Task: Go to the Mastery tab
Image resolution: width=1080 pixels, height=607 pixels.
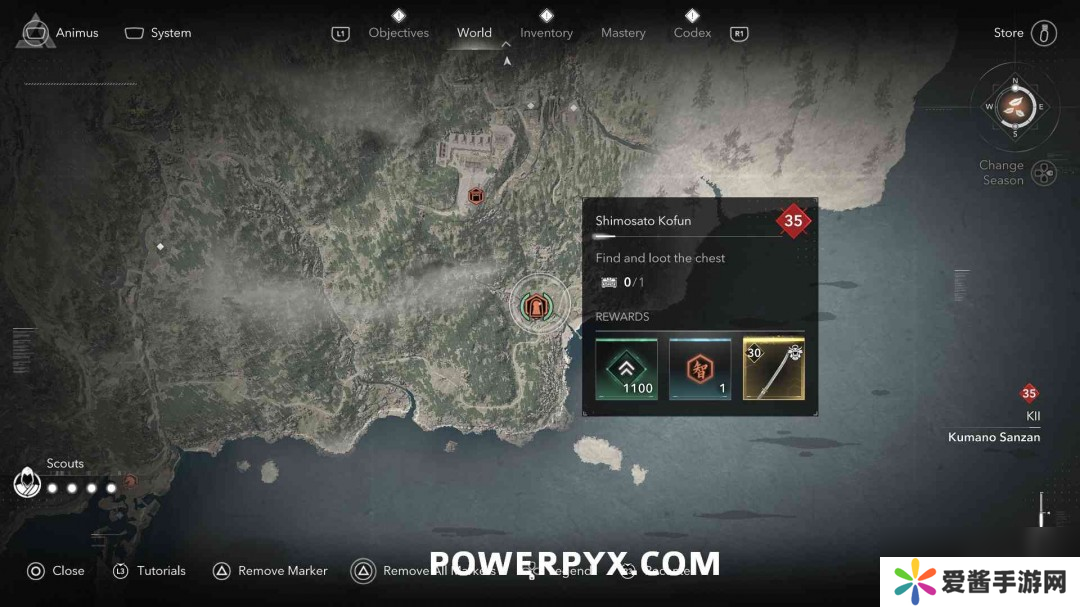Action: pos(623,33)
